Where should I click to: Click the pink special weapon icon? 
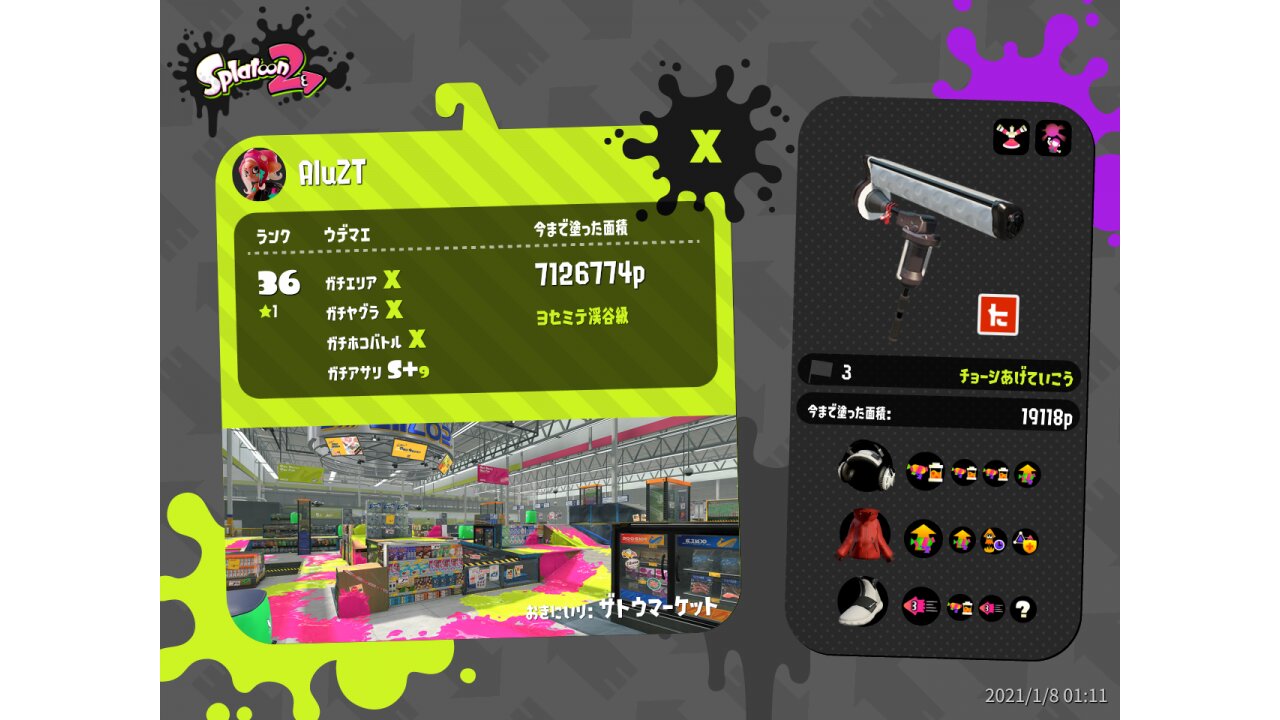tap(1053, 138)
